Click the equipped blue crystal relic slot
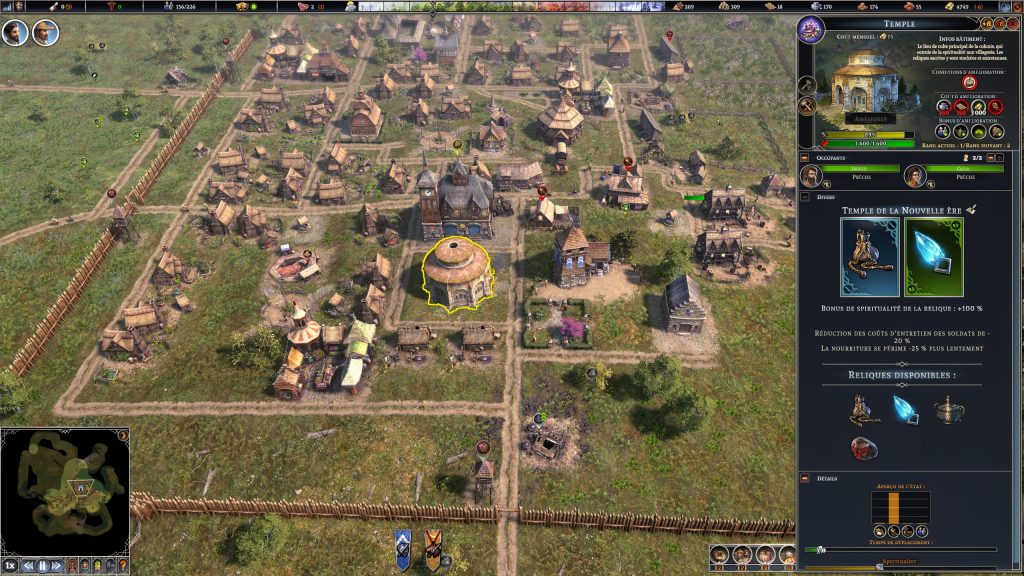The height and width of the screenshot is (576, 1024). coord(933,257)
